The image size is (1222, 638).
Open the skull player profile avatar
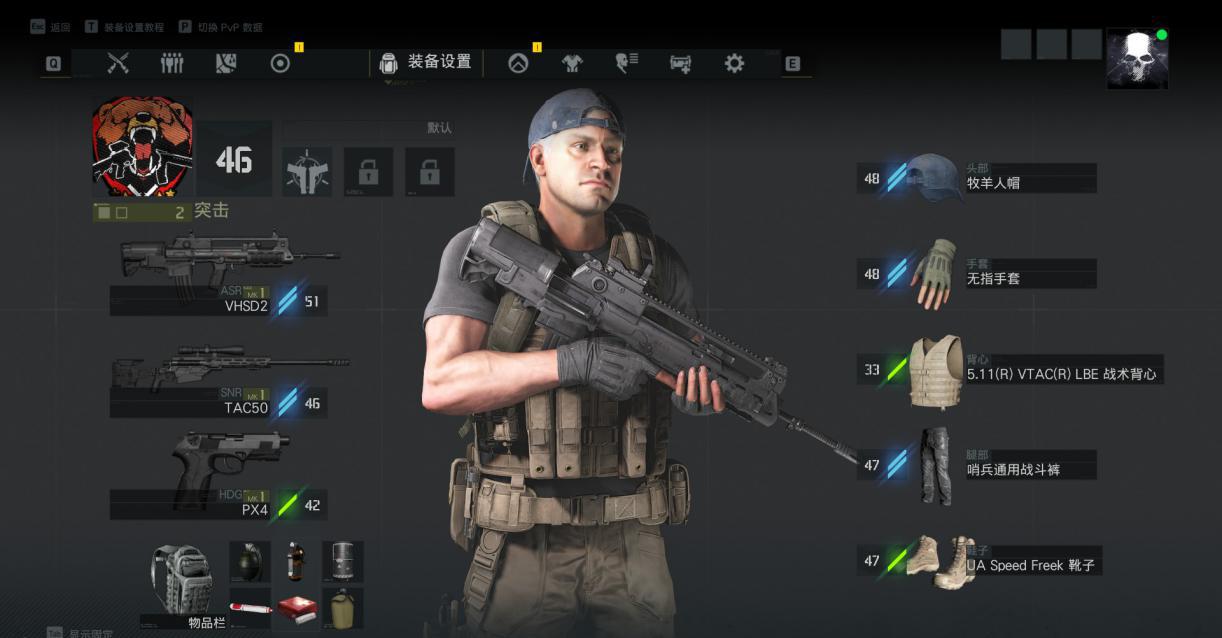1137,59
